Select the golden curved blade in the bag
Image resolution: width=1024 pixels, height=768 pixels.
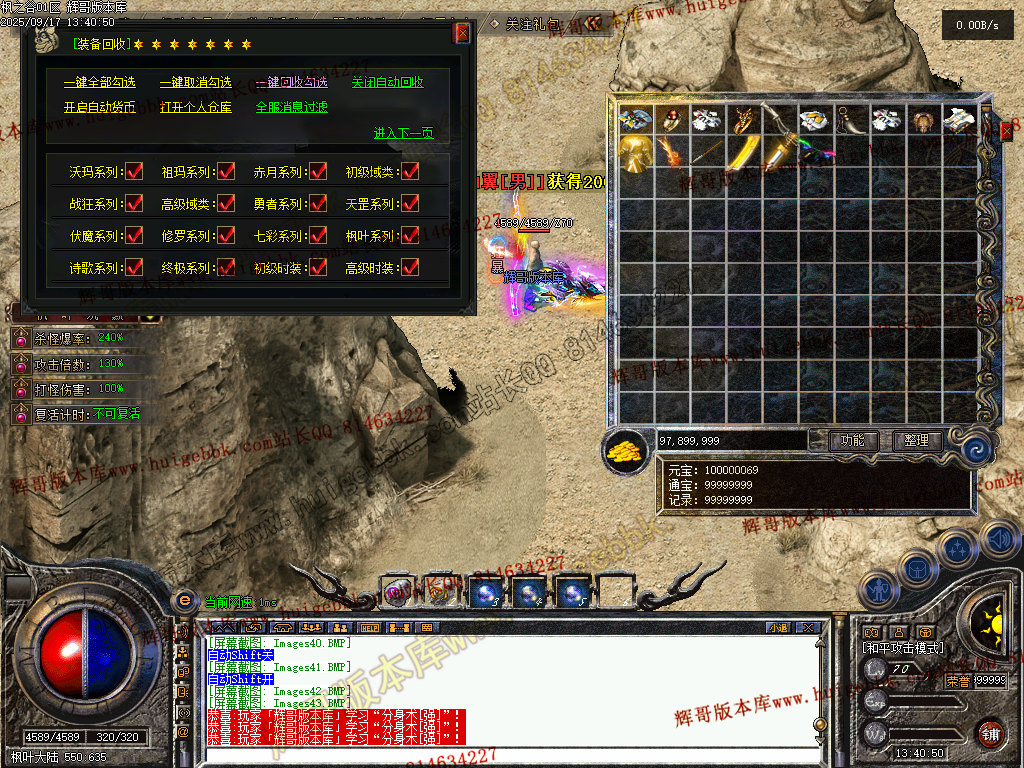point(743,155)
